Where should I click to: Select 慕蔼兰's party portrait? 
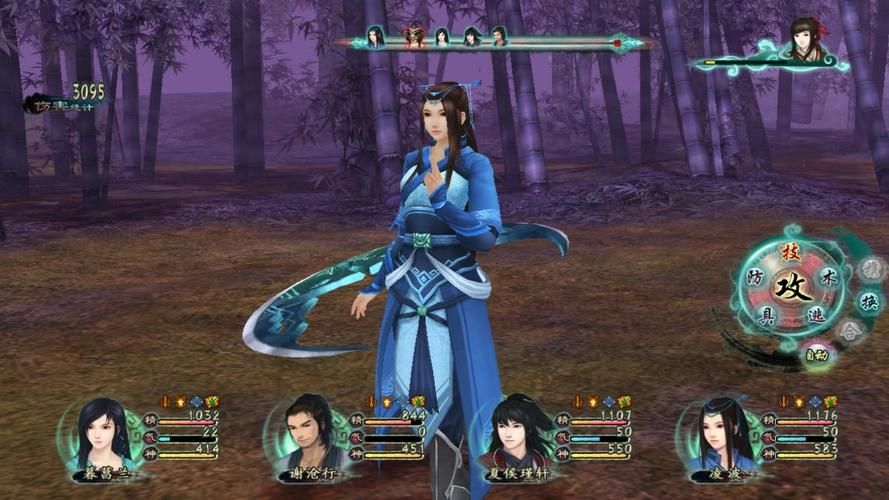102,435
